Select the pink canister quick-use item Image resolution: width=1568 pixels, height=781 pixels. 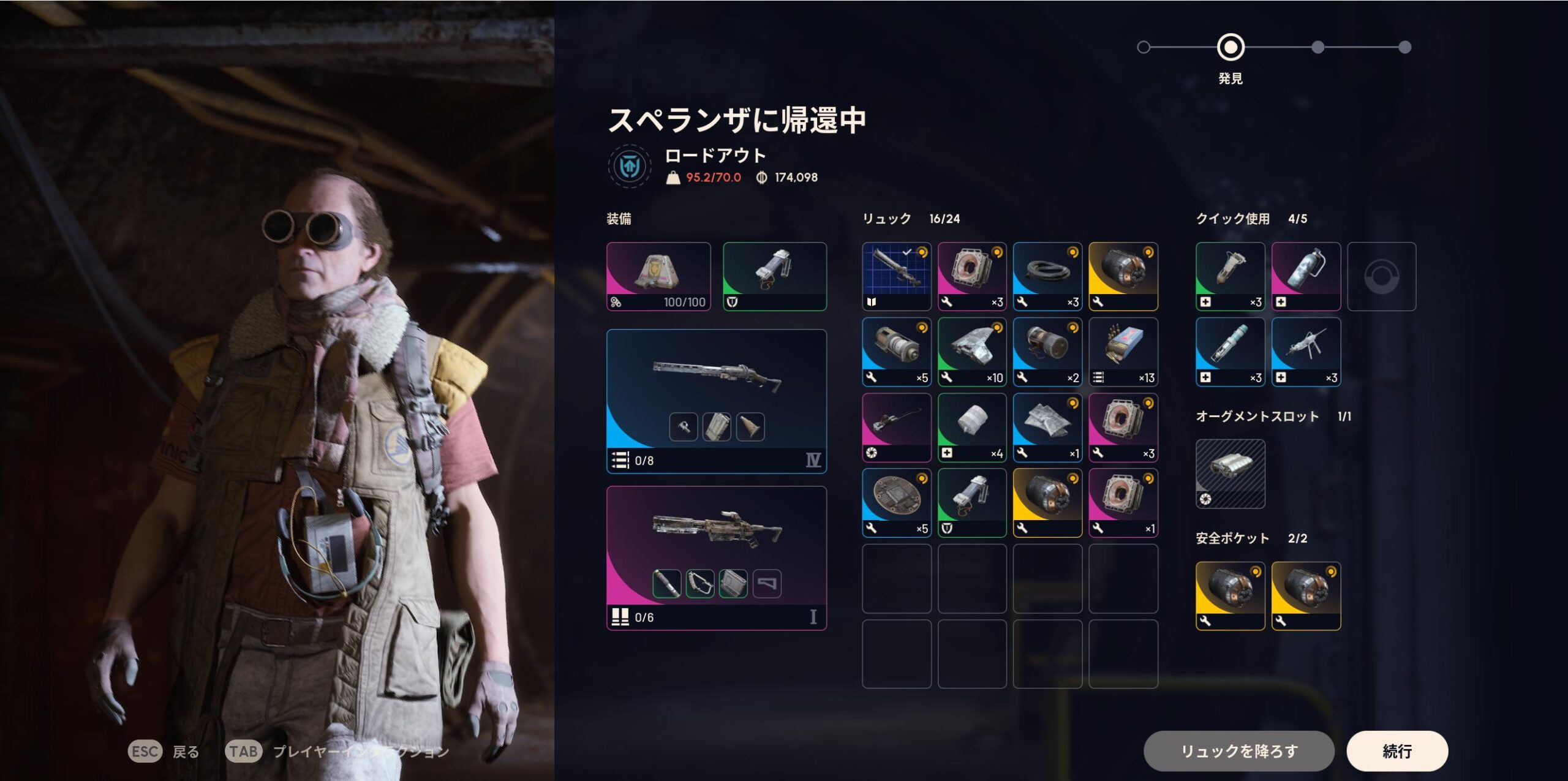click(1306, 276)
